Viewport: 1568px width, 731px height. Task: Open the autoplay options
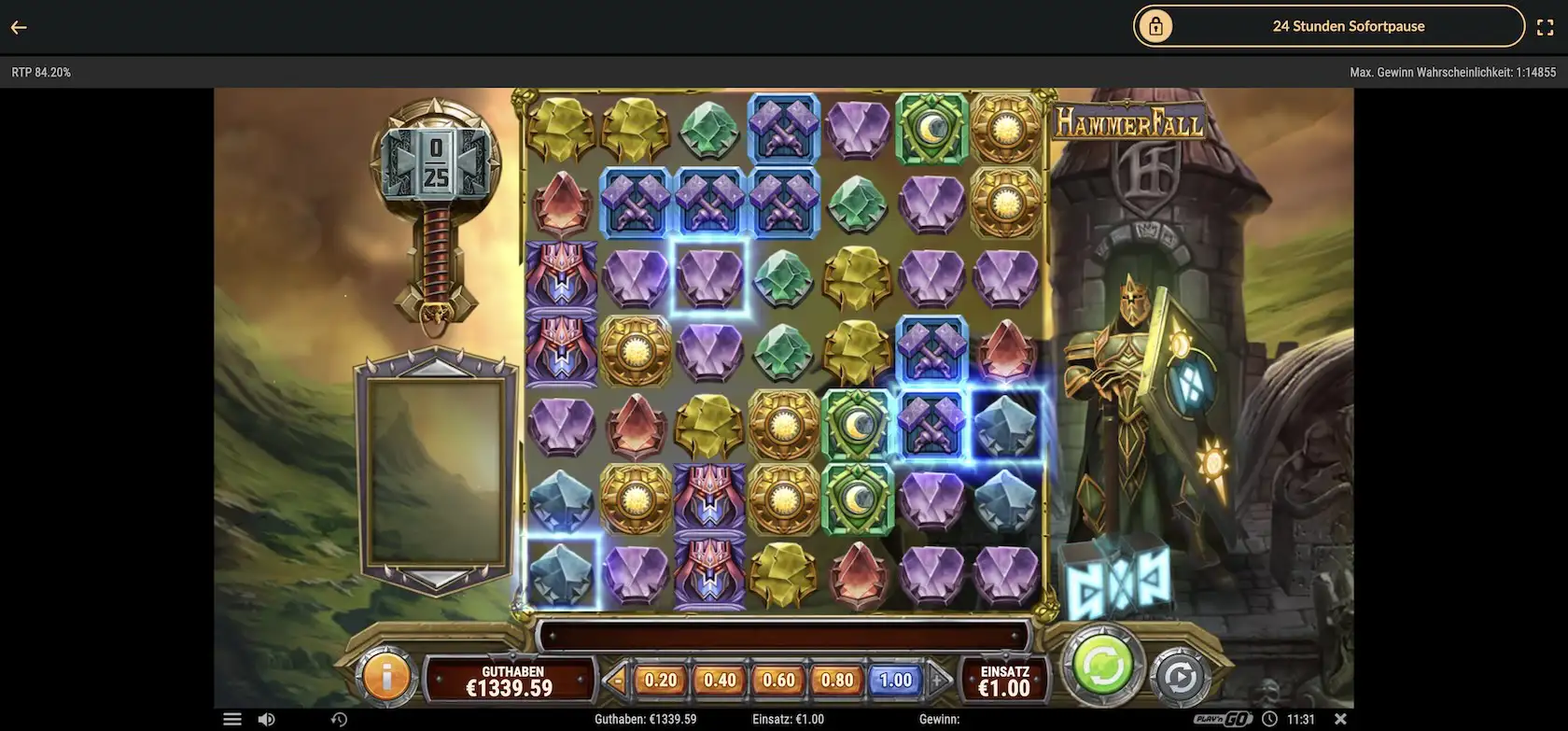[1180, 676]
